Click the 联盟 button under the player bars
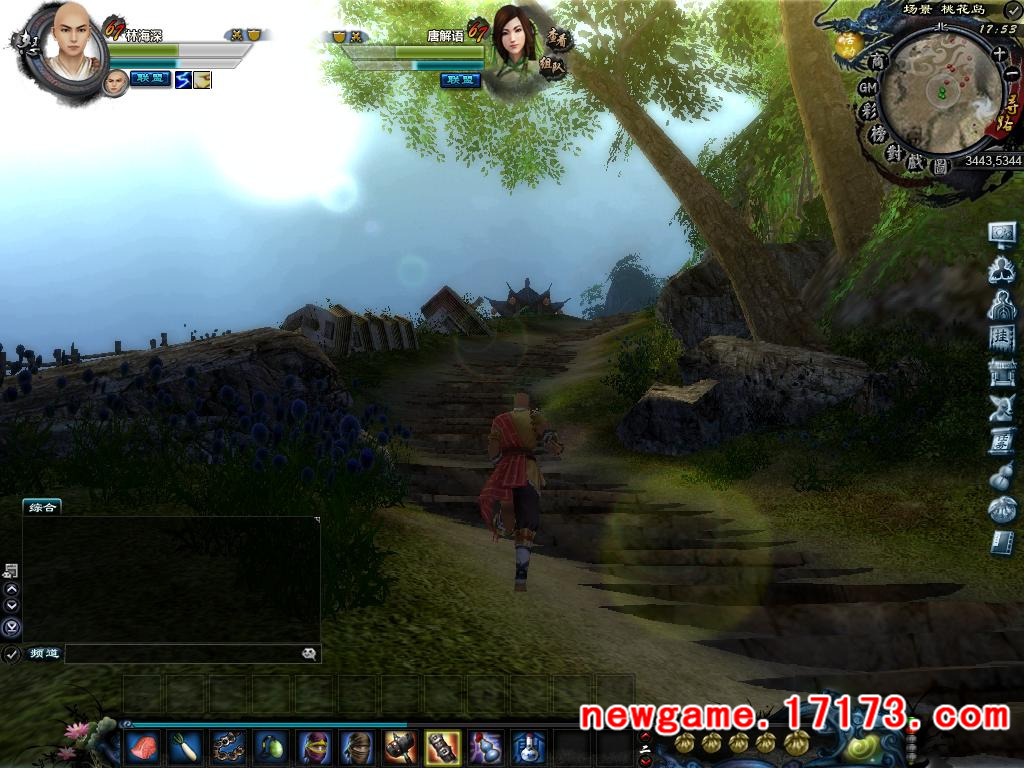This screenshot has width=1024, height=768. pos(150,79)
